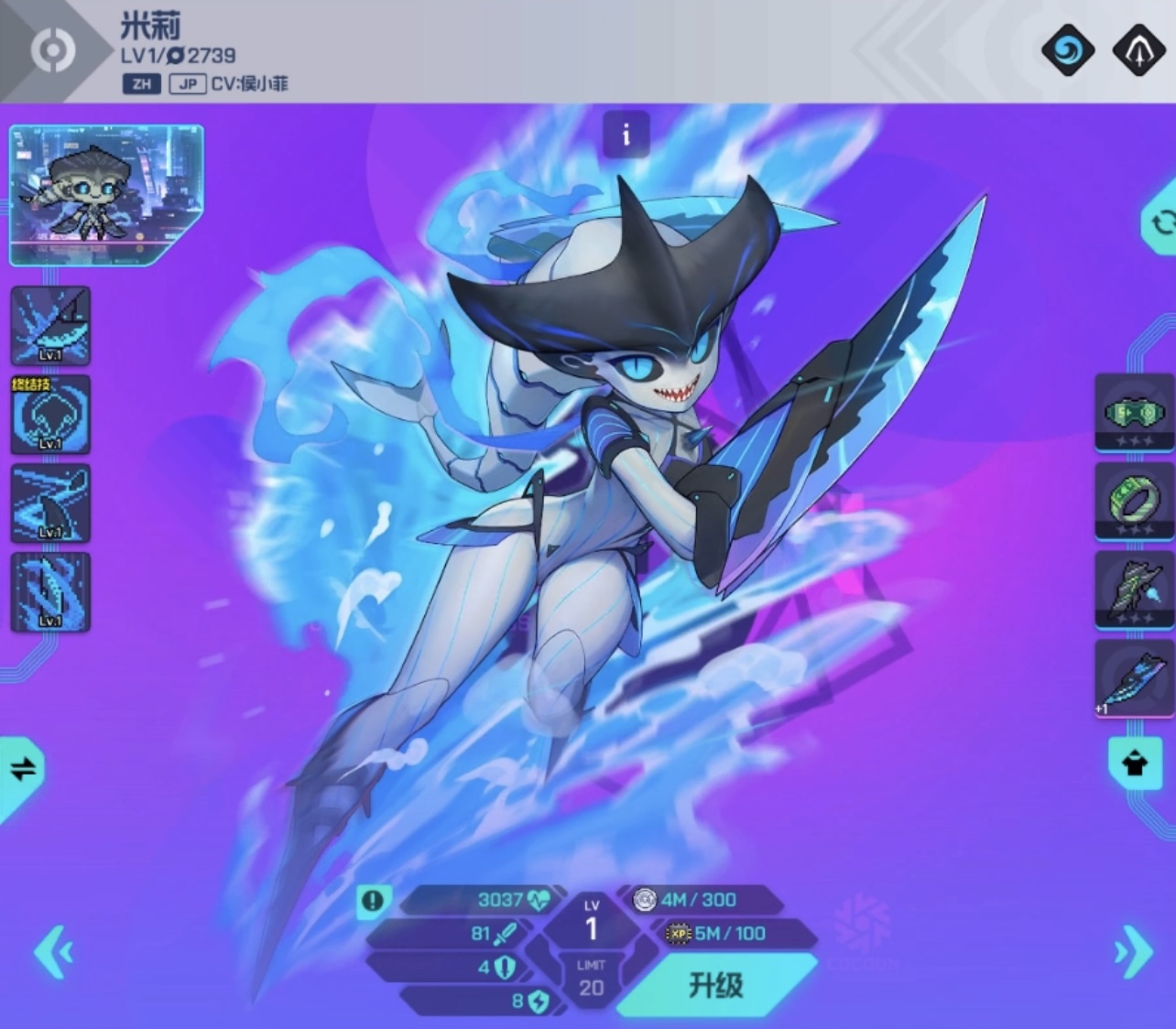Go to the next character
The width and height of the screenshot is (1176, 1029).
coord(1133,952)
